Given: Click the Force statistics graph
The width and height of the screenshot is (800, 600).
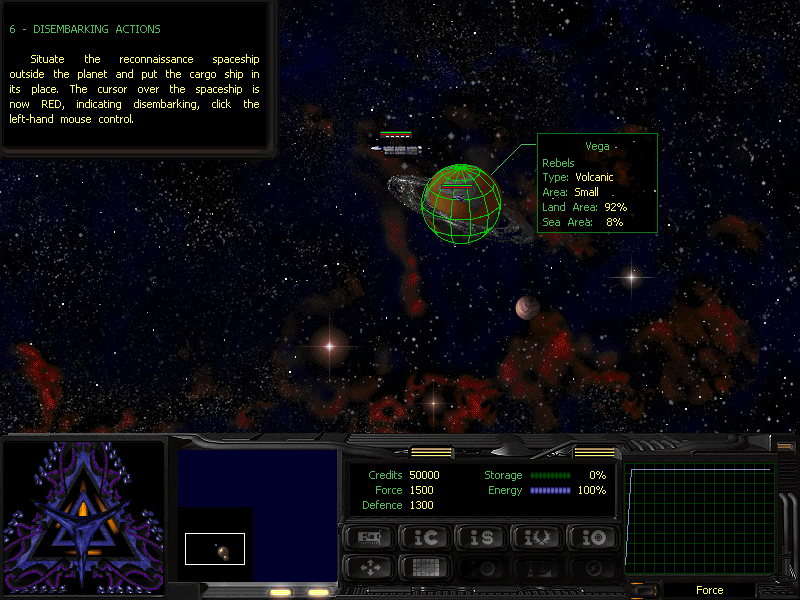Looking at the screenshot, I should point(701,520).
